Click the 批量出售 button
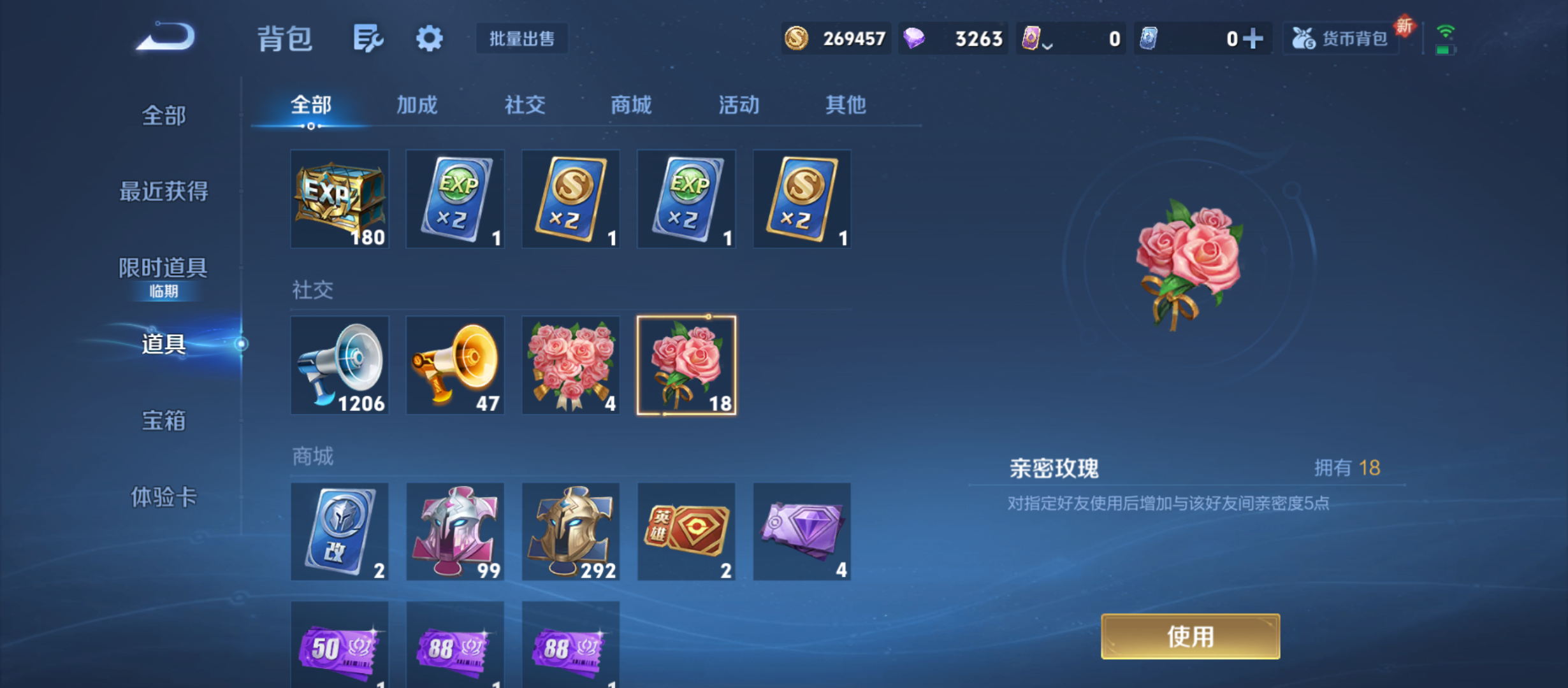Viewport: 1568px width, 688px height. [x=521, y=38]
